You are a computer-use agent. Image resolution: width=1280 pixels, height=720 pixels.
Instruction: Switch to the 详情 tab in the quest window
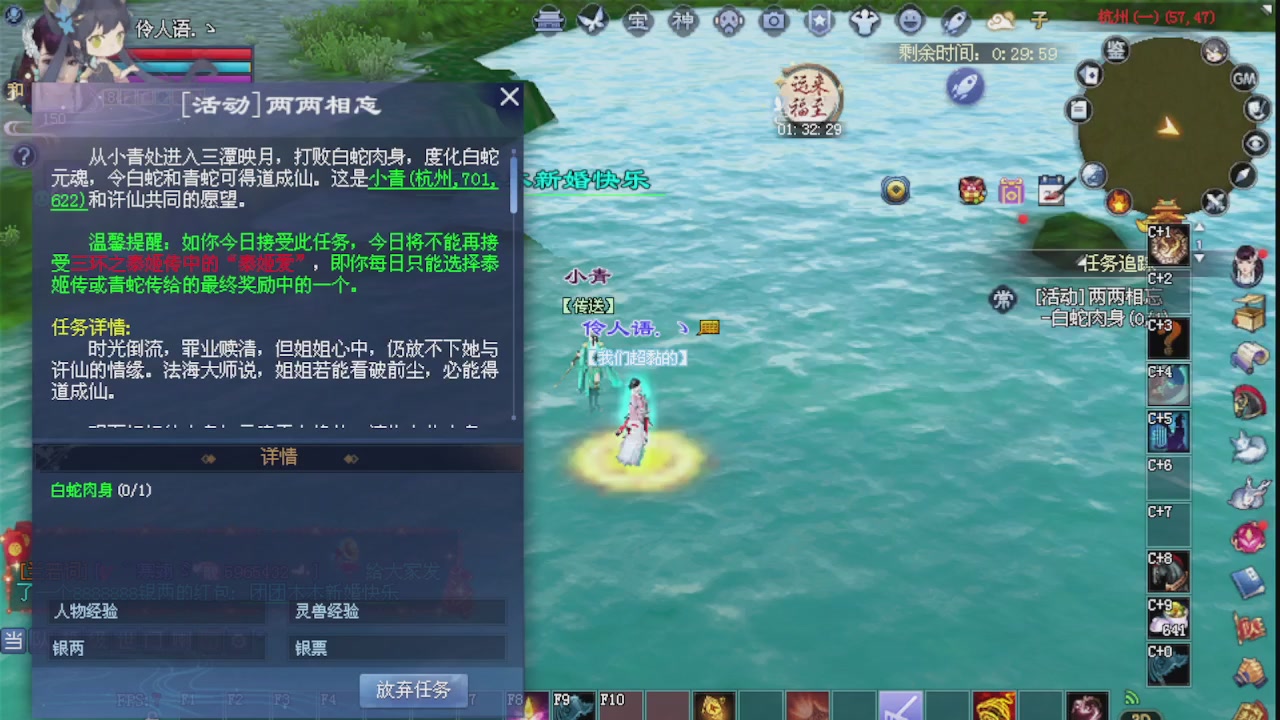click(278, 457)
